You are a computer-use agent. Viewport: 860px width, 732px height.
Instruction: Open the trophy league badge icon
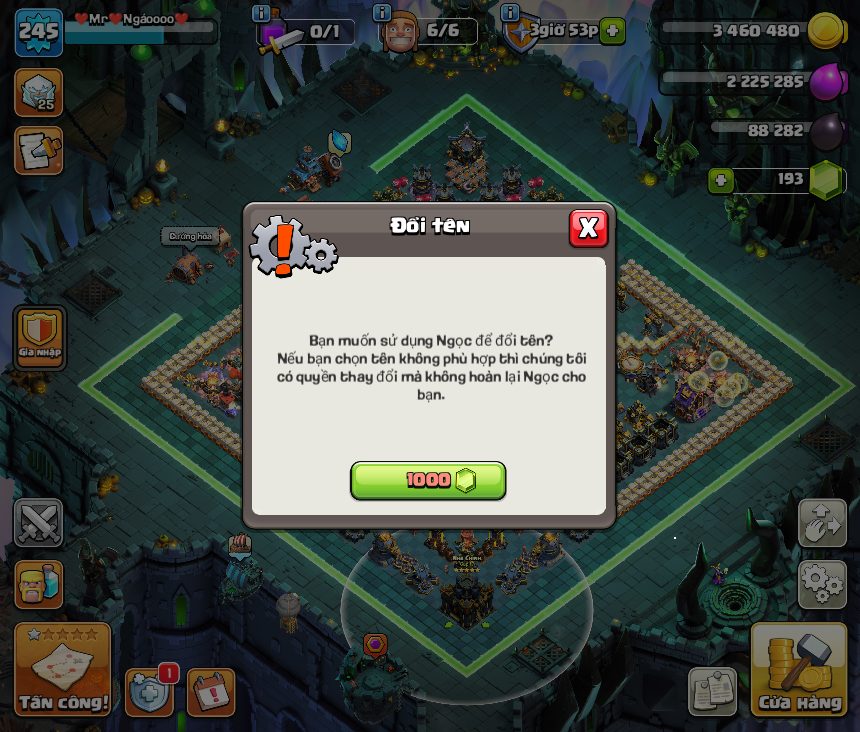(39, 92)
